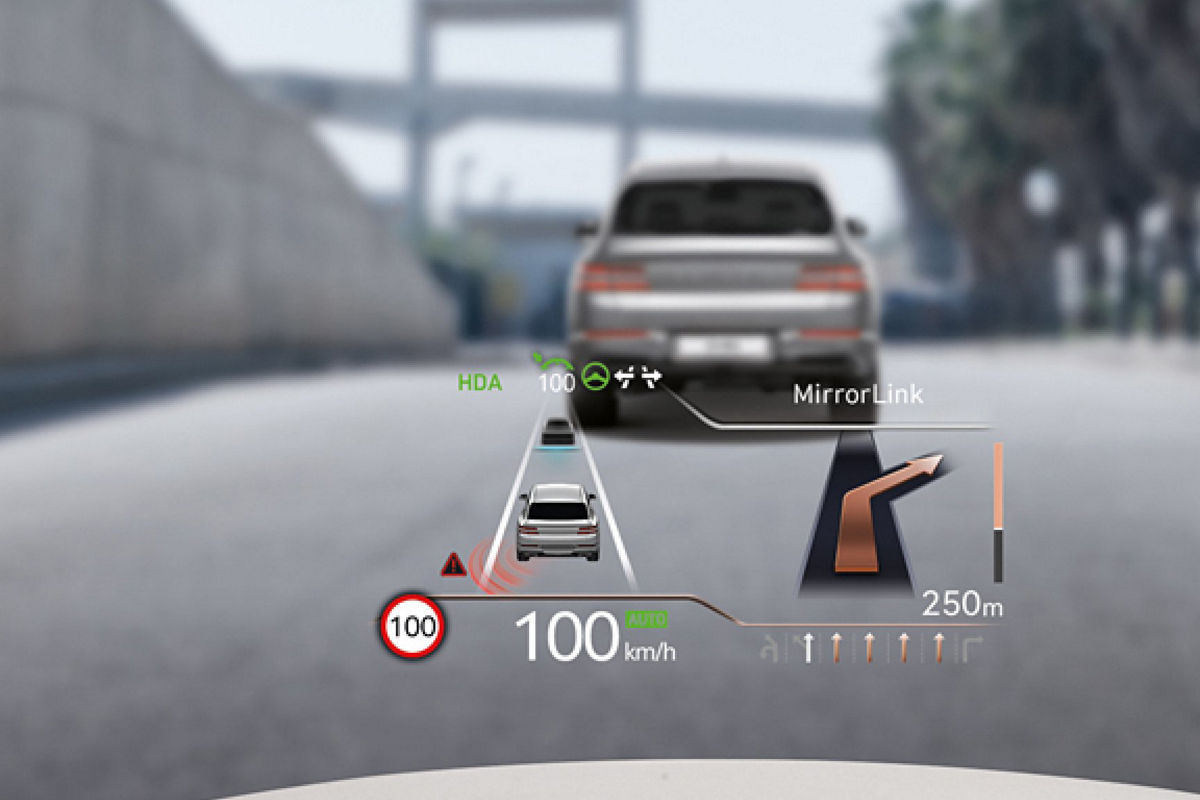Select the orange right-turn navigation arrow

(x=880, y=510)
